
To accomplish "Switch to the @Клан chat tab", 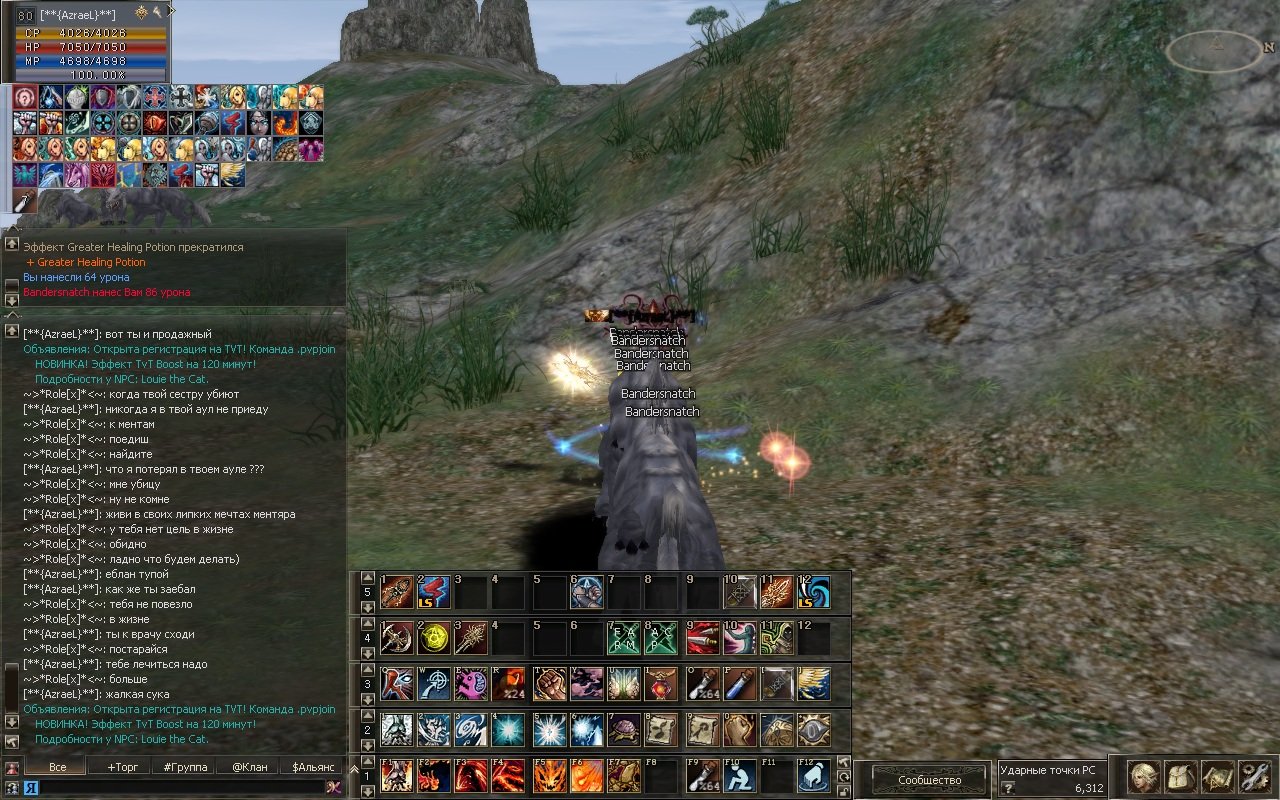I will 250,767.
